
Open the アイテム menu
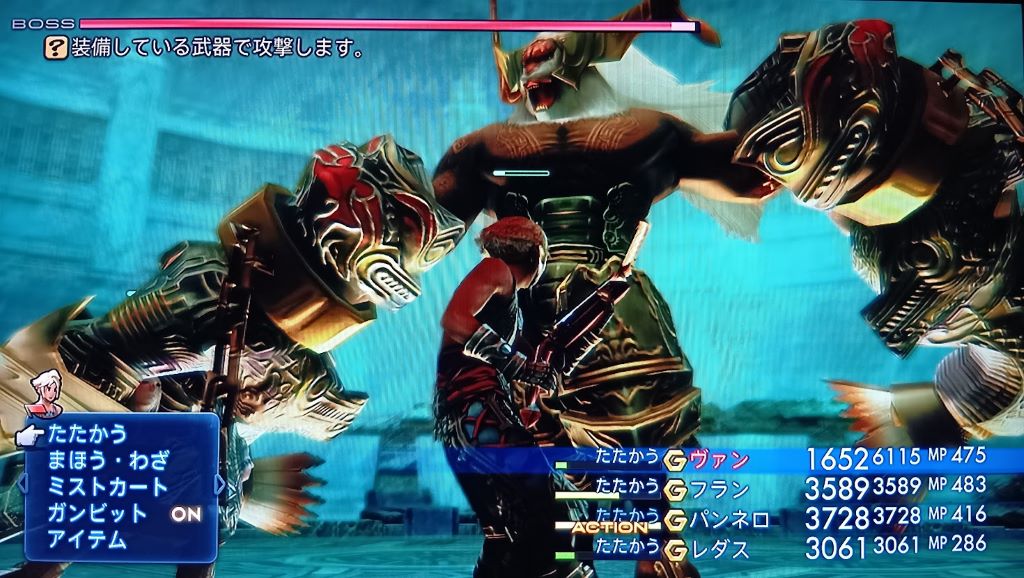[88, 540]
